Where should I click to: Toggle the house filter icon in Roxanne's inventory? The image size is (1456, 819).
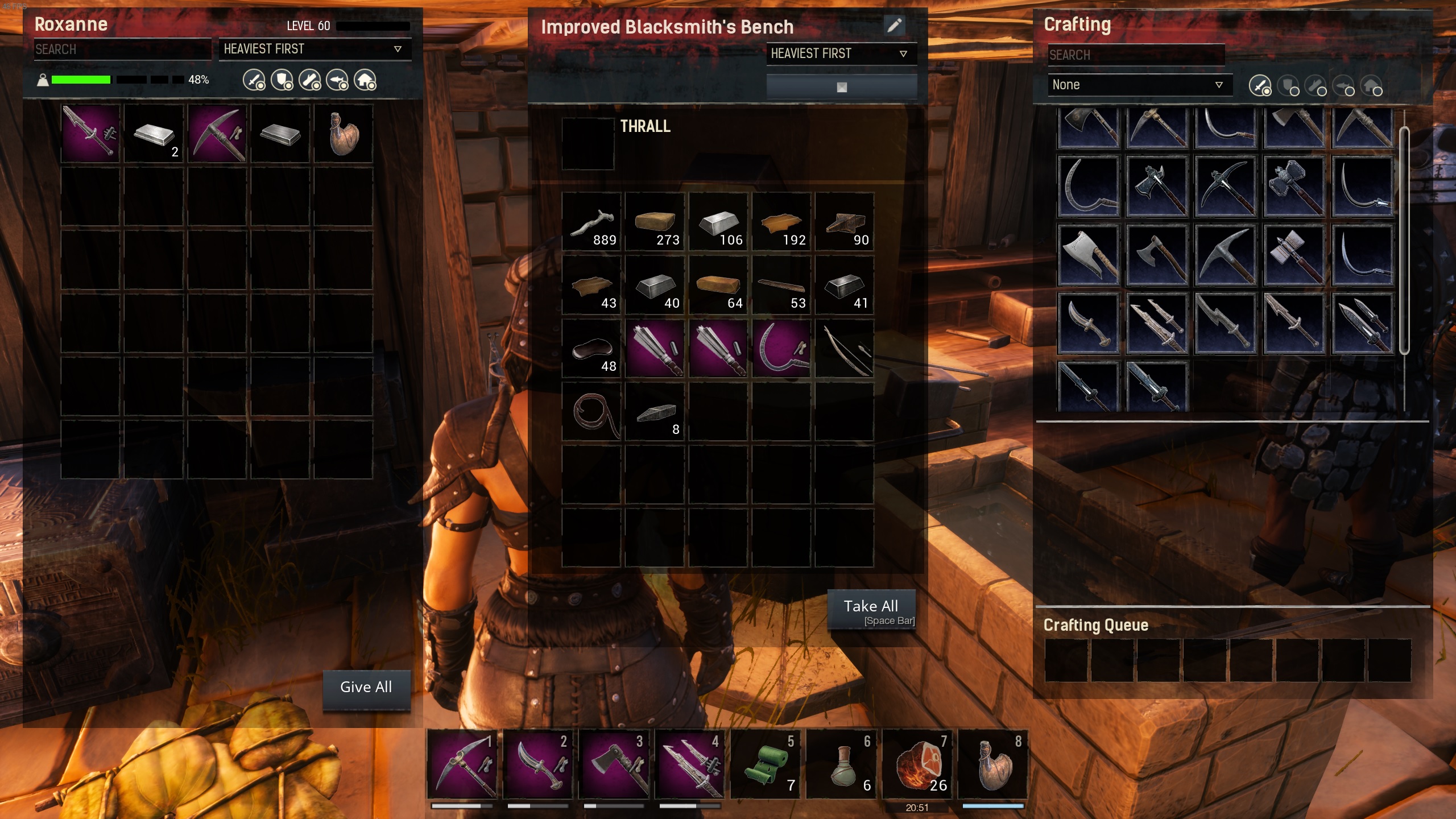pyautogui.click(x=365, y=80)
